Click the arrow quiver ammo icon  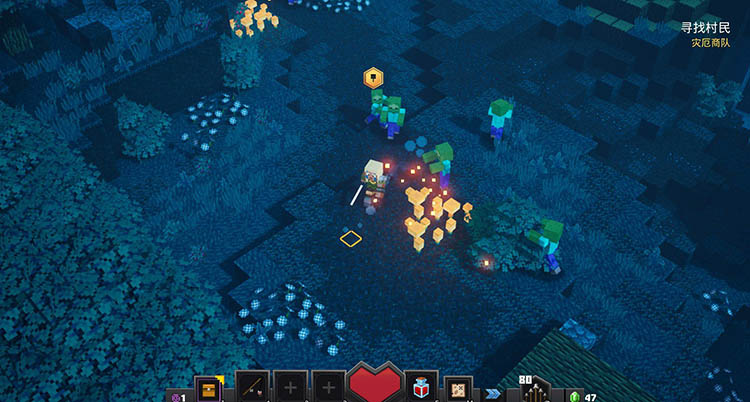pos(537,390)
